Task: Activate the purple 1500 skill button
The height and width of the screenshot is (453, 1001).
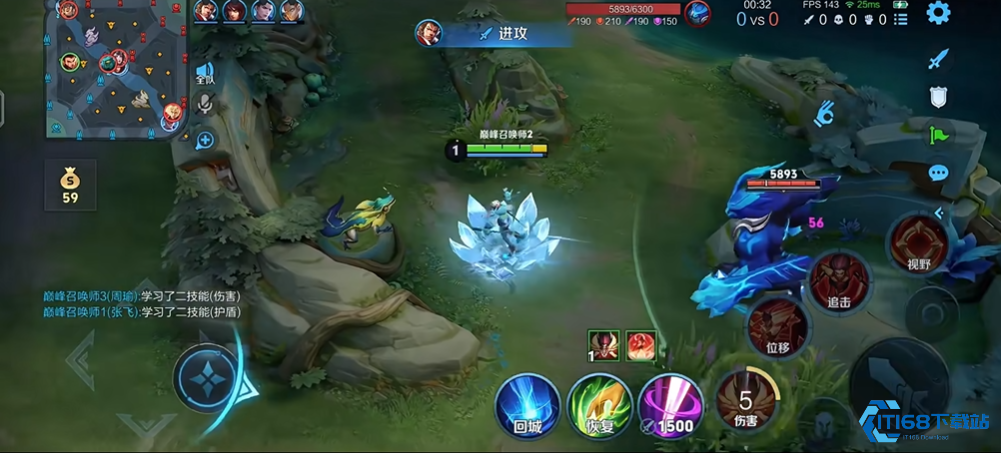Action: click(x=668, y=405)
